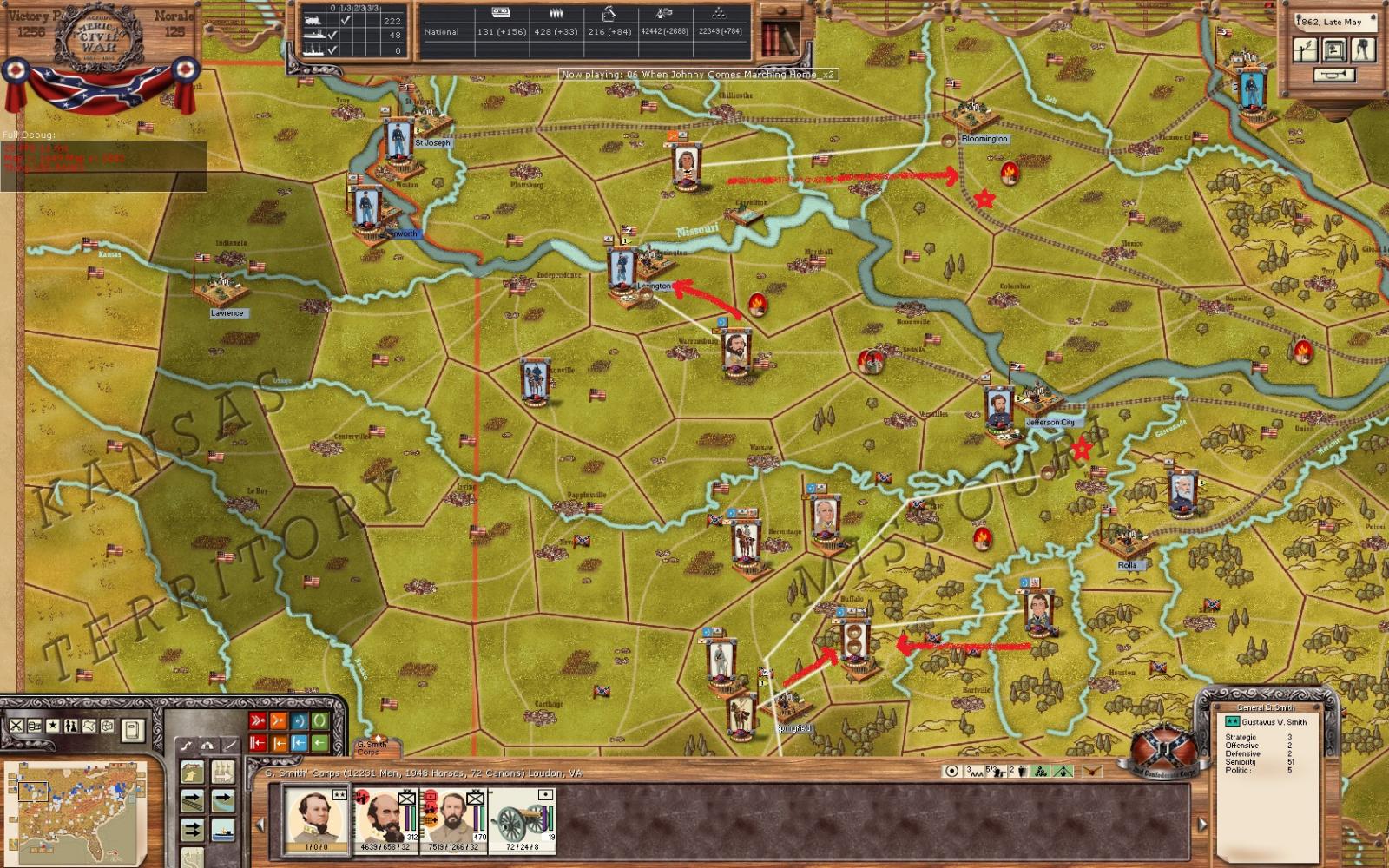Select the rail movement order icon
The width and height of the screenshot is (1389, 868).
[193, 799]
